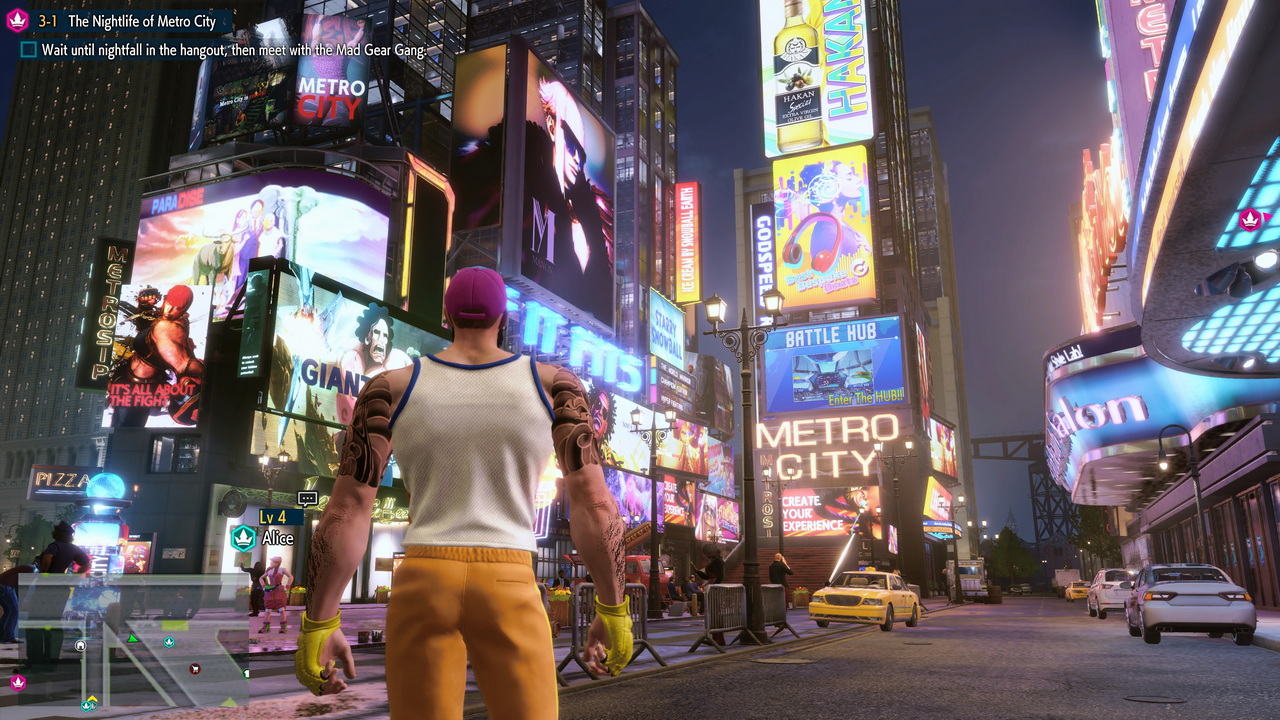Select the pink main-mission waypoint marker over the street
Image resolution: width=1280 pixels, height=720 pixels.
click(x=1249, y=219)
